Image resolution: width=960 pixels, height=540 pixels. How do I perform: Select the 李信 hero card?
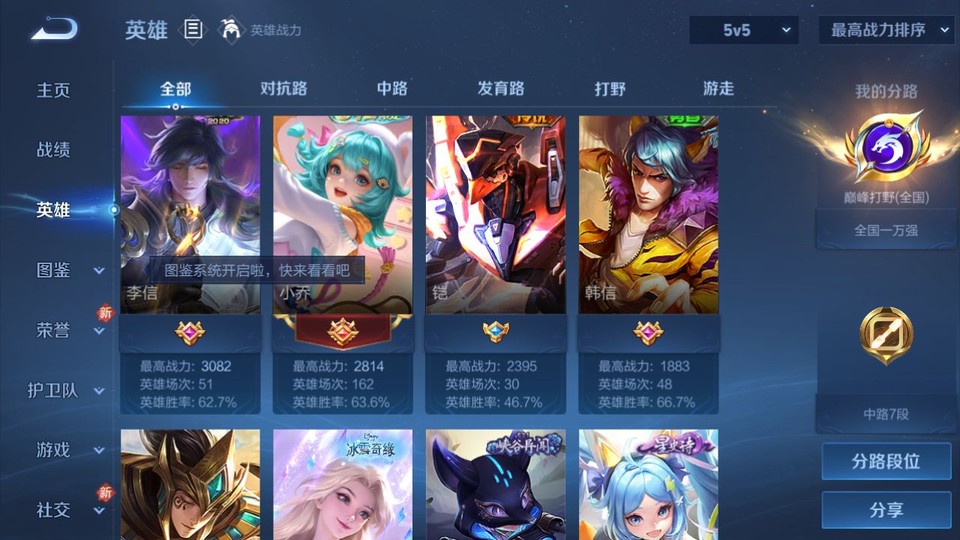pyautogui.click(x=190, y=215)
